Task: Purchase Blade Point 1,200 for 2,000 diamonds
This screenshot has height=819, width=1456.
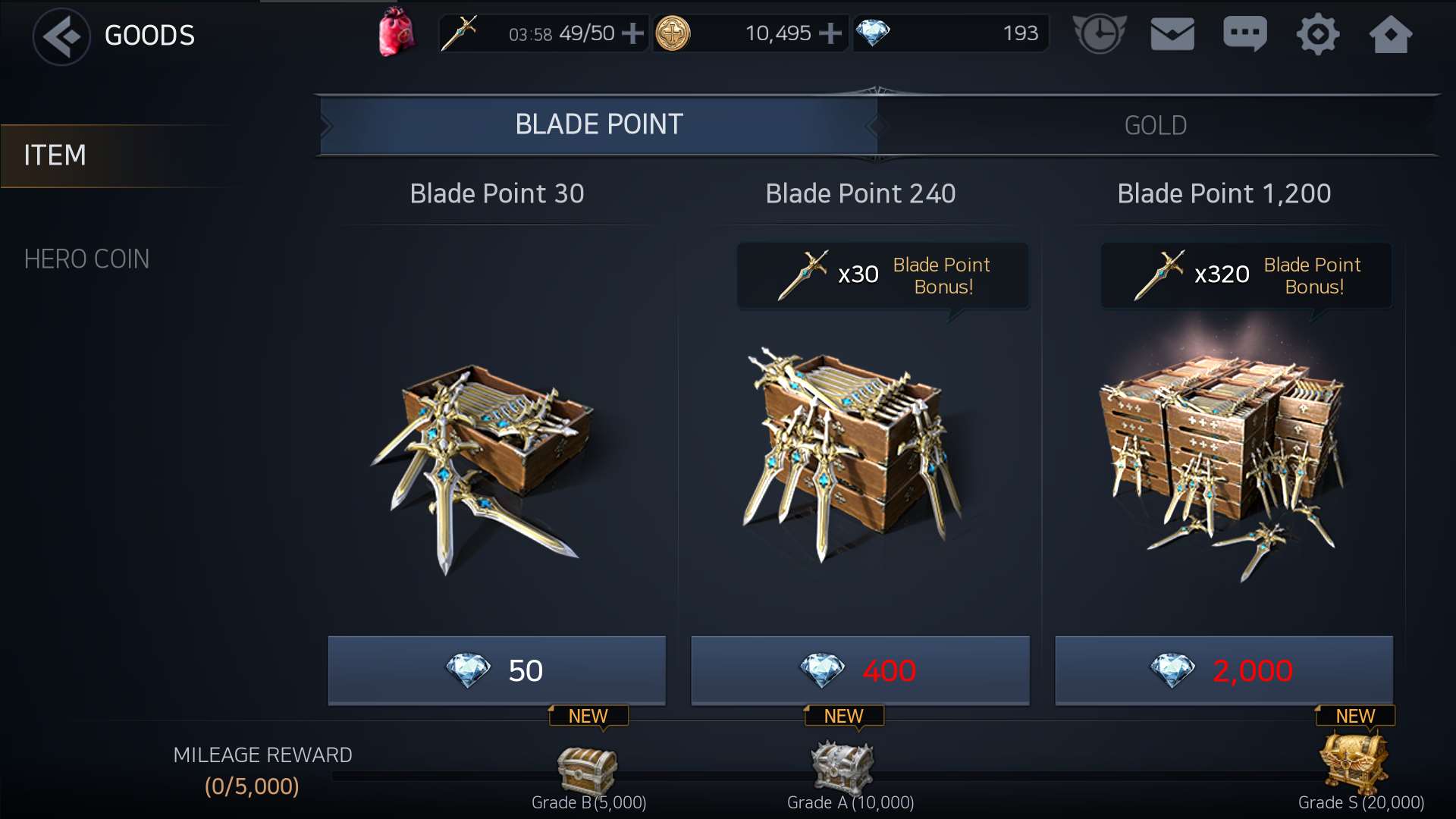Action: click(1223, 670)
